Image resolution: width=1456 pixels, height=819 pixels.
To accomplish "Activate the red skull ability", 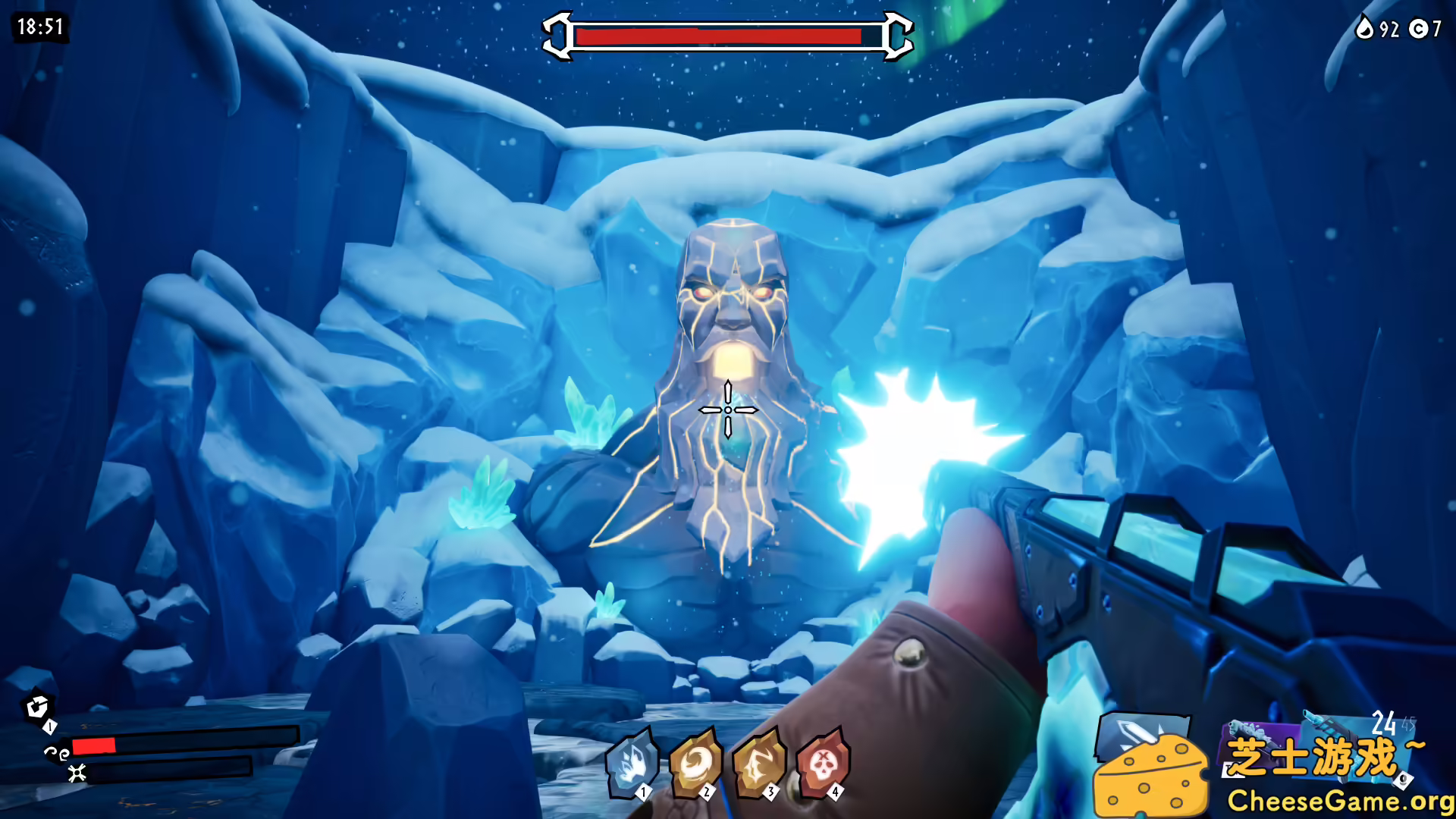I will (x=823, y=762).
